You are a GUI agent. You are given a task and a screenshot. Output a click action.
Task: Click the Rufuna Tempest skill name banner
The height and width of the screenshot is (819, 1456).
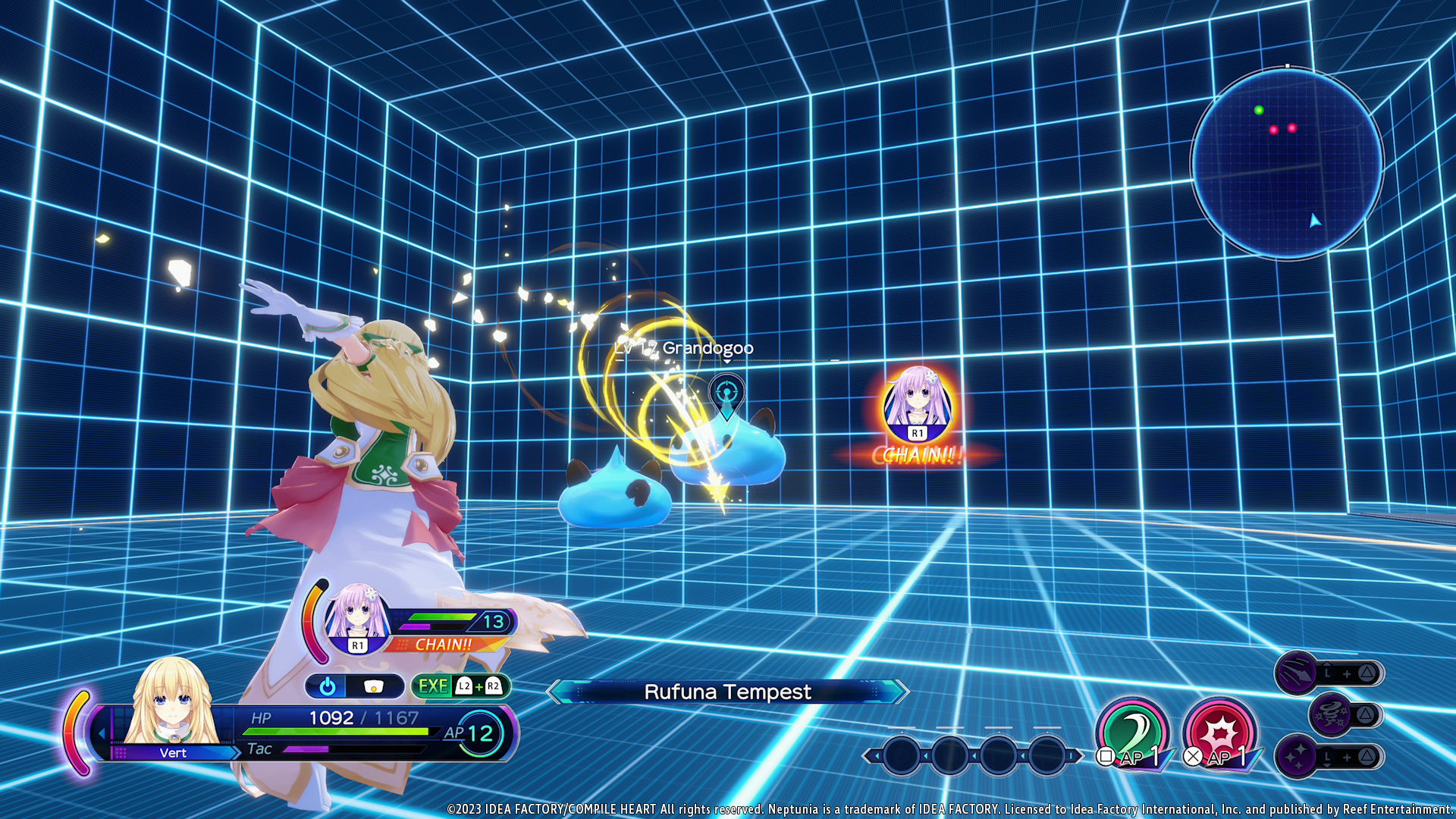click(x=726, y=692)
